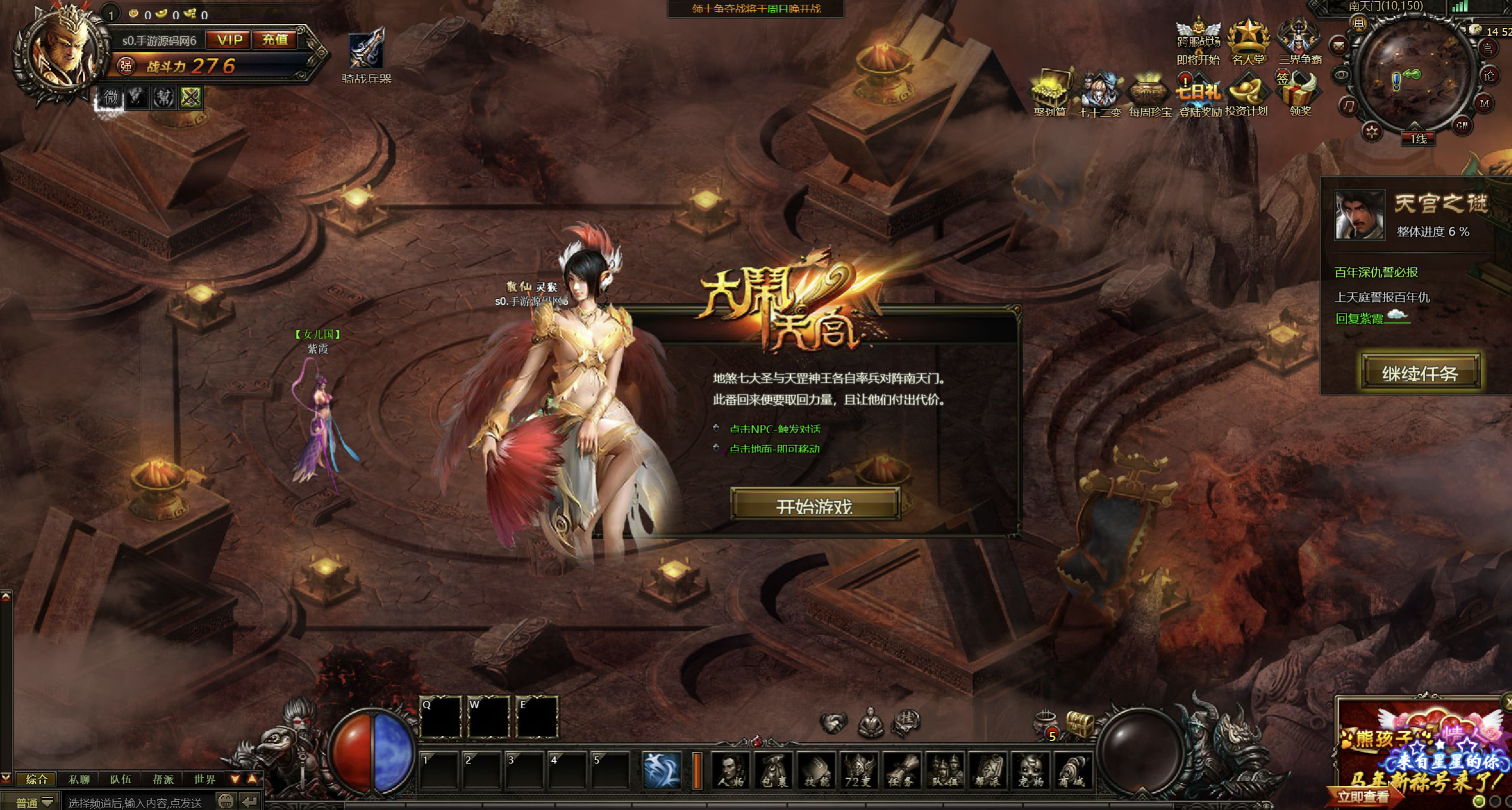This screenshot has height=810, width=1512.
Task: Open the 商城 store icon
Action: click(x=1073, y=771)
